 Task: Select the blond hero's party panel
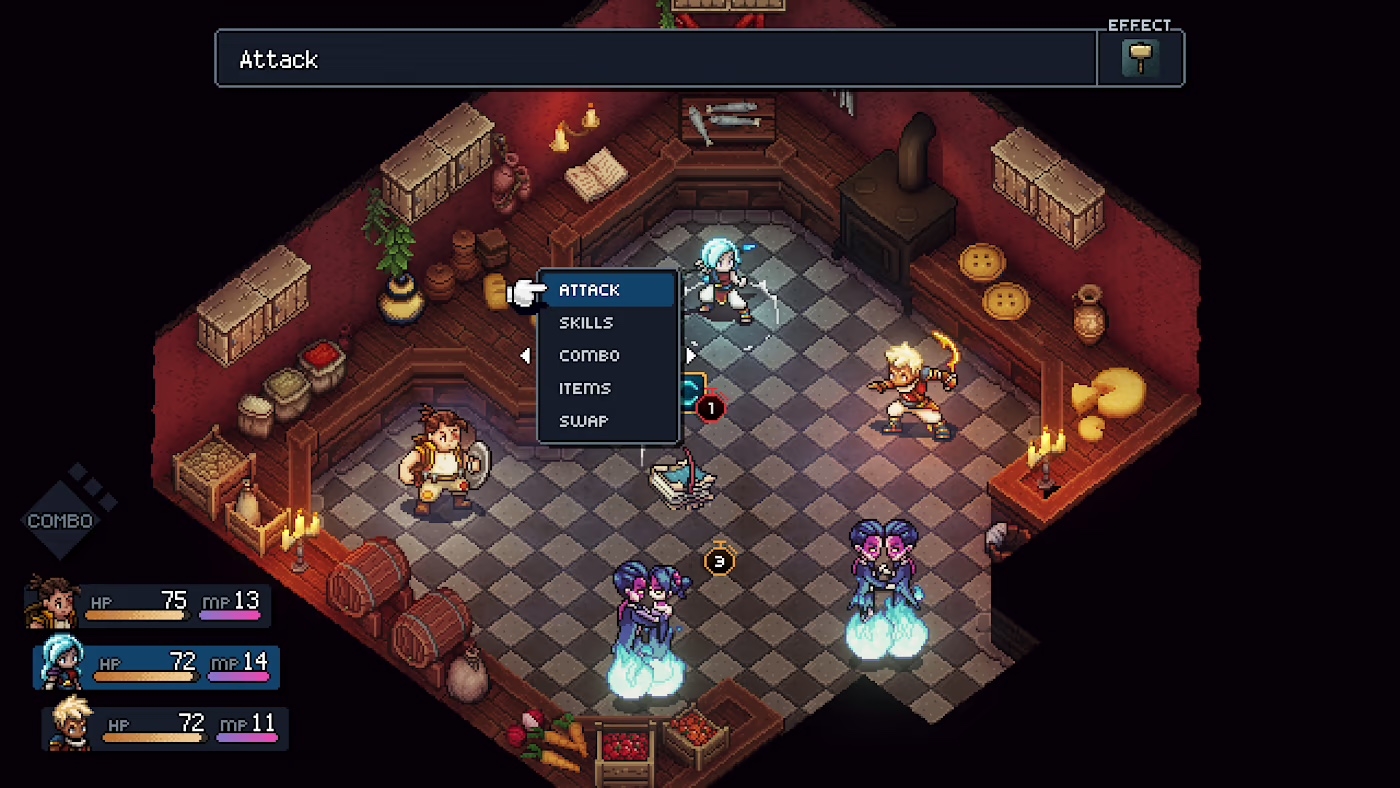pyautogui.click(x=166, y=727)
